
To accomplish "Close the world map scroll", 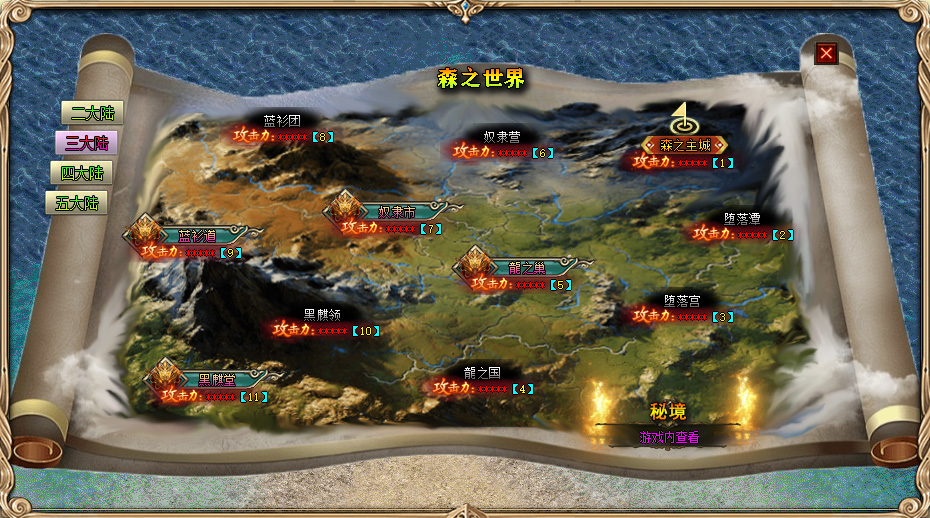I will click(x=826, y=53).
